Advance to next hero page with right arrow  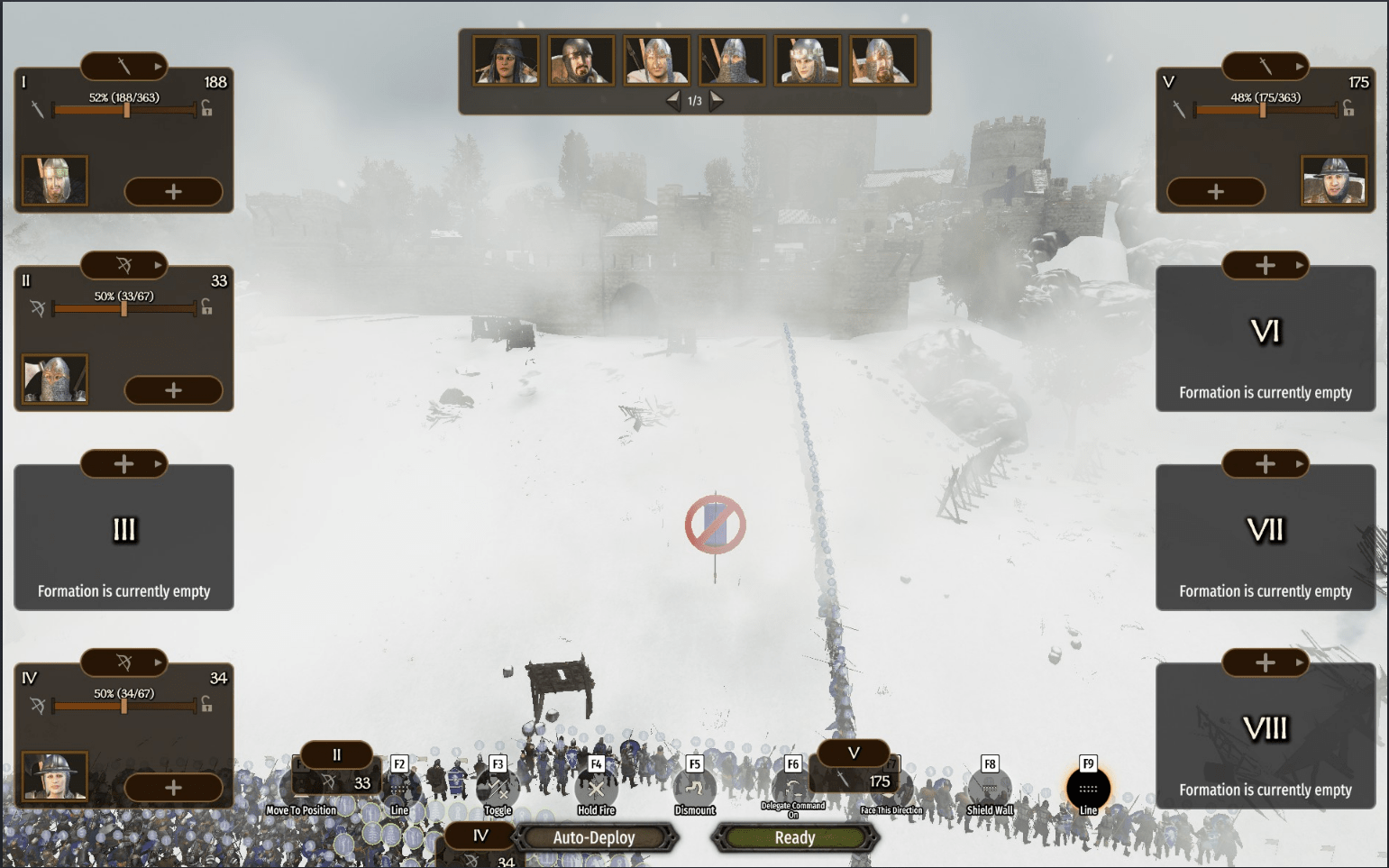click(x=717, y=100)
